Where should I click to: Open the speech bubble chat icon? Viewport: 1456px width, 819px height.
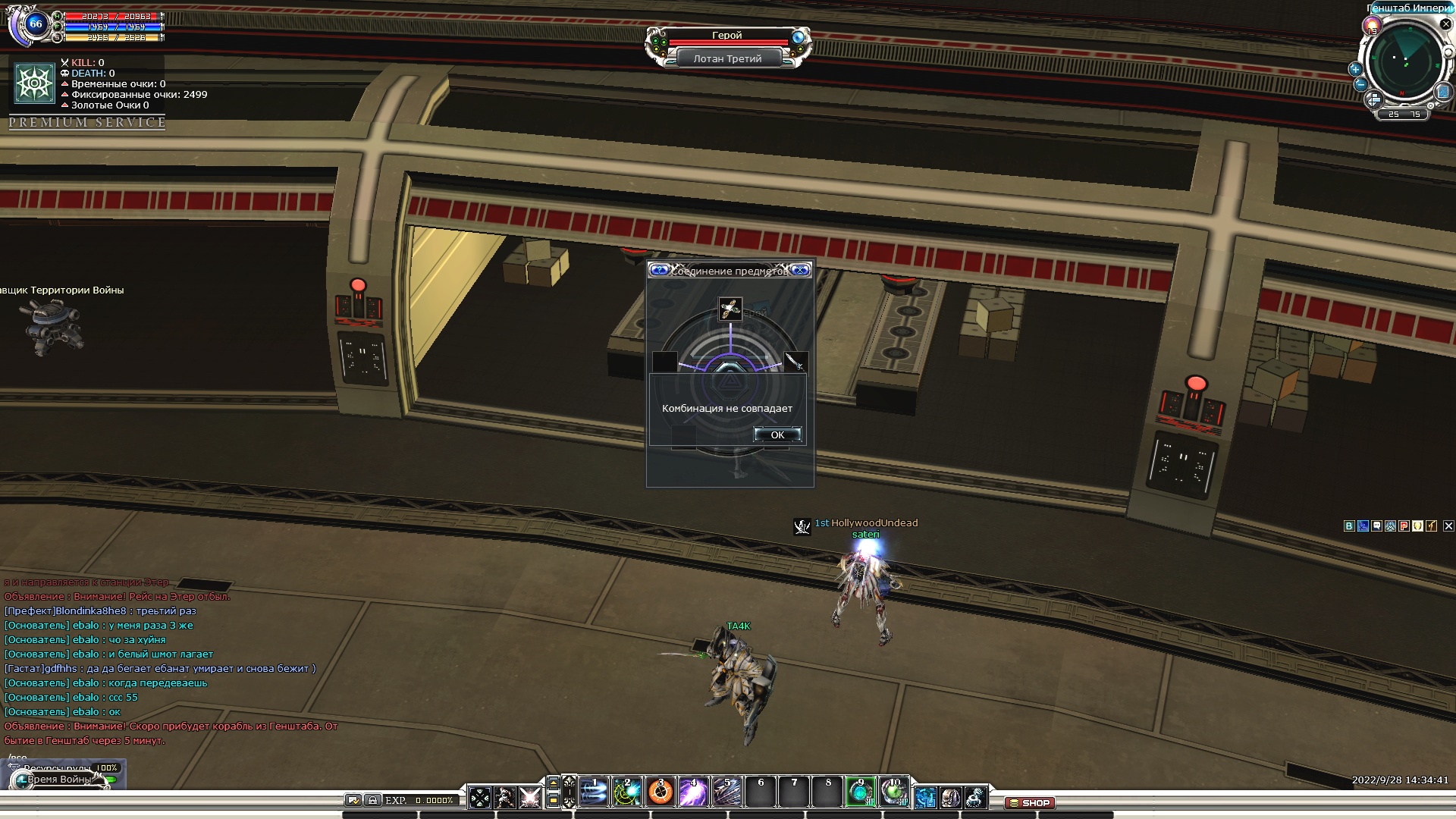coord(1376,526)
